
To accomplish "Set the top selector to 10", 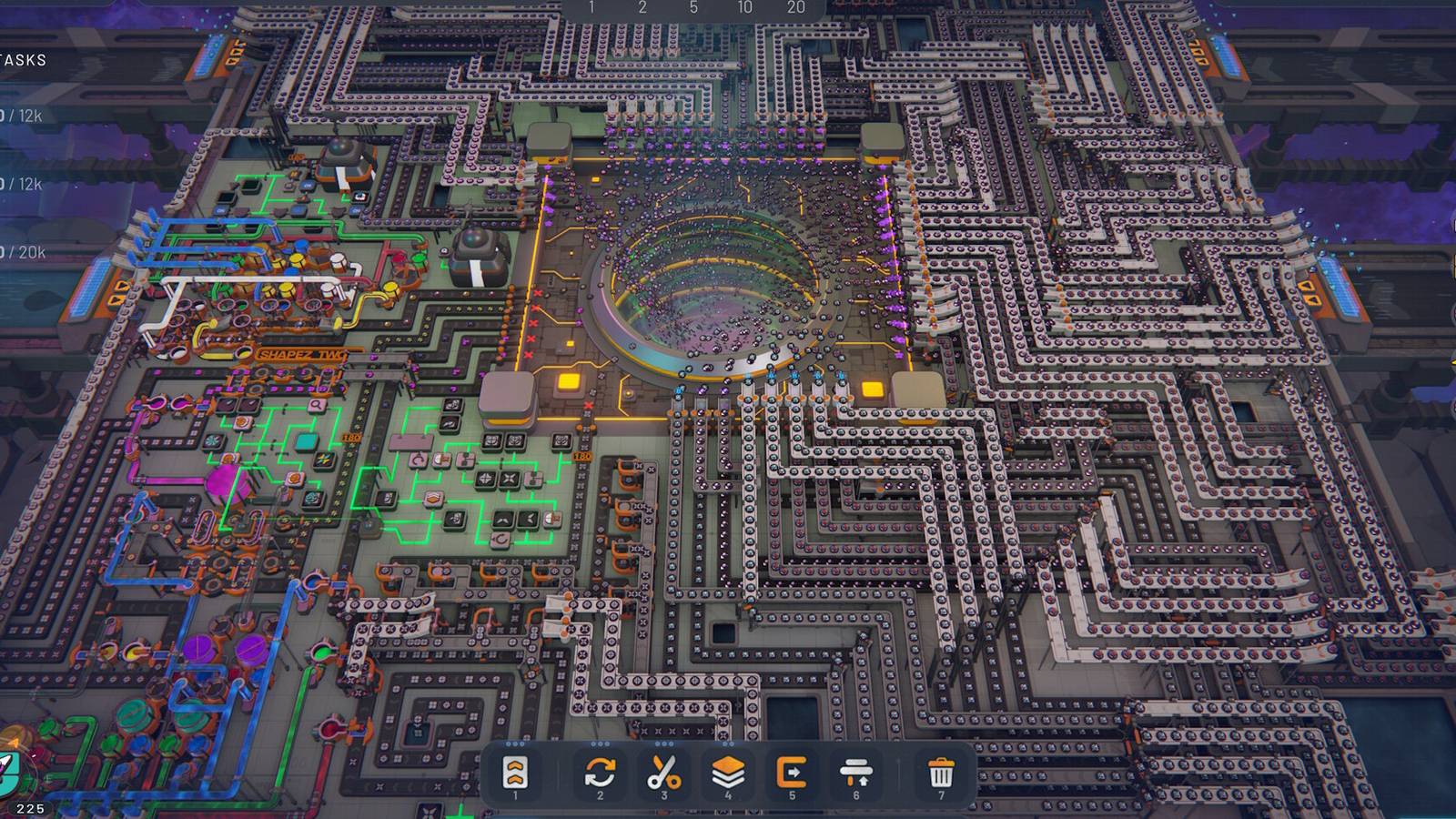I will click(744, 7).
